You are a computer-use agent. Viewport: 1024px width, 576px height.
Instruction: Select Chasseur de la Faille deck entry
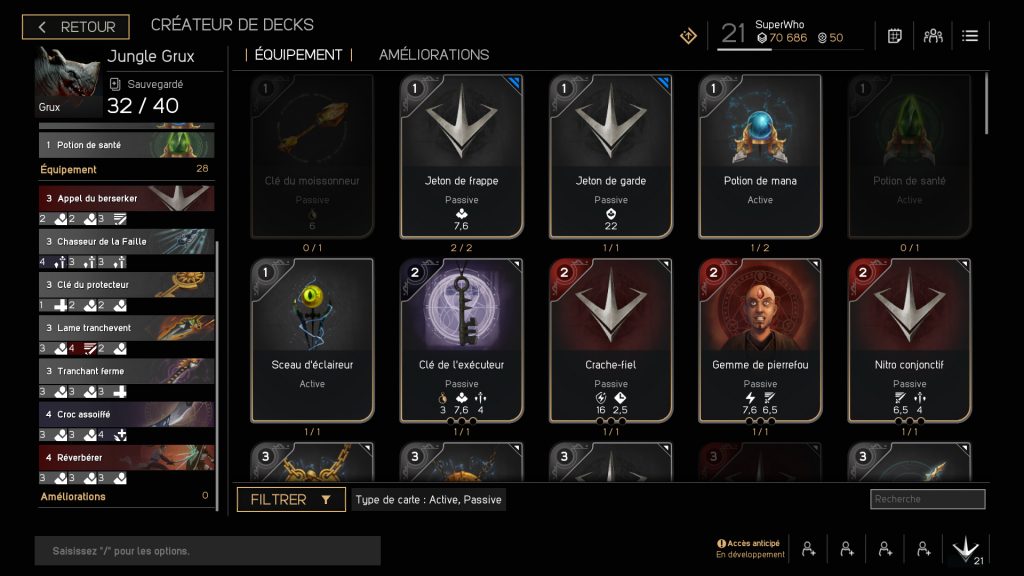(126, 241)
